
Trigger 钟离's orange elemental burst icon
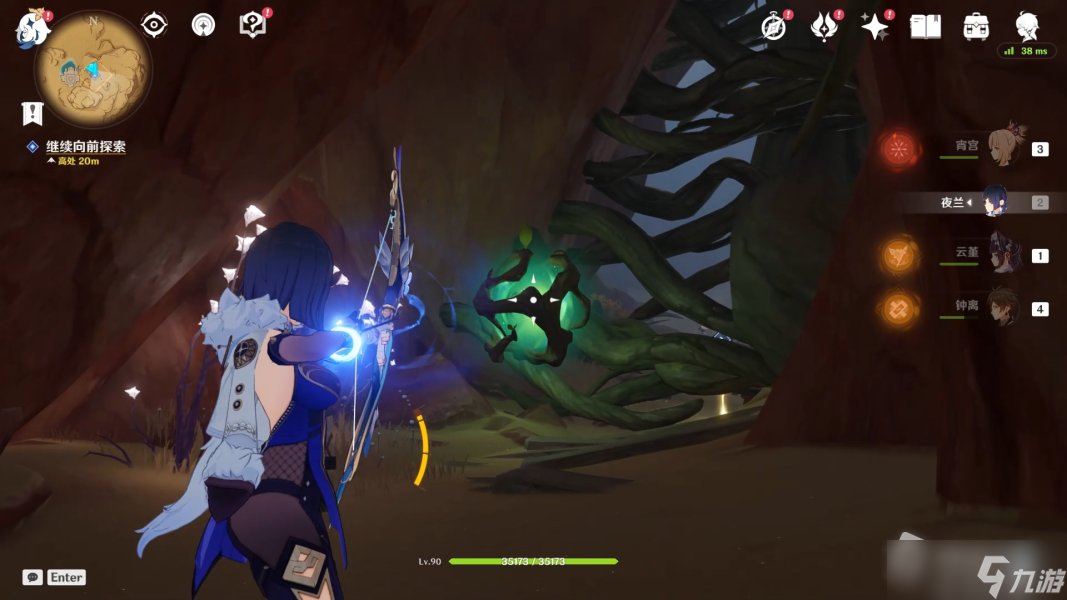pyautogui.click(x=900, y=310)
